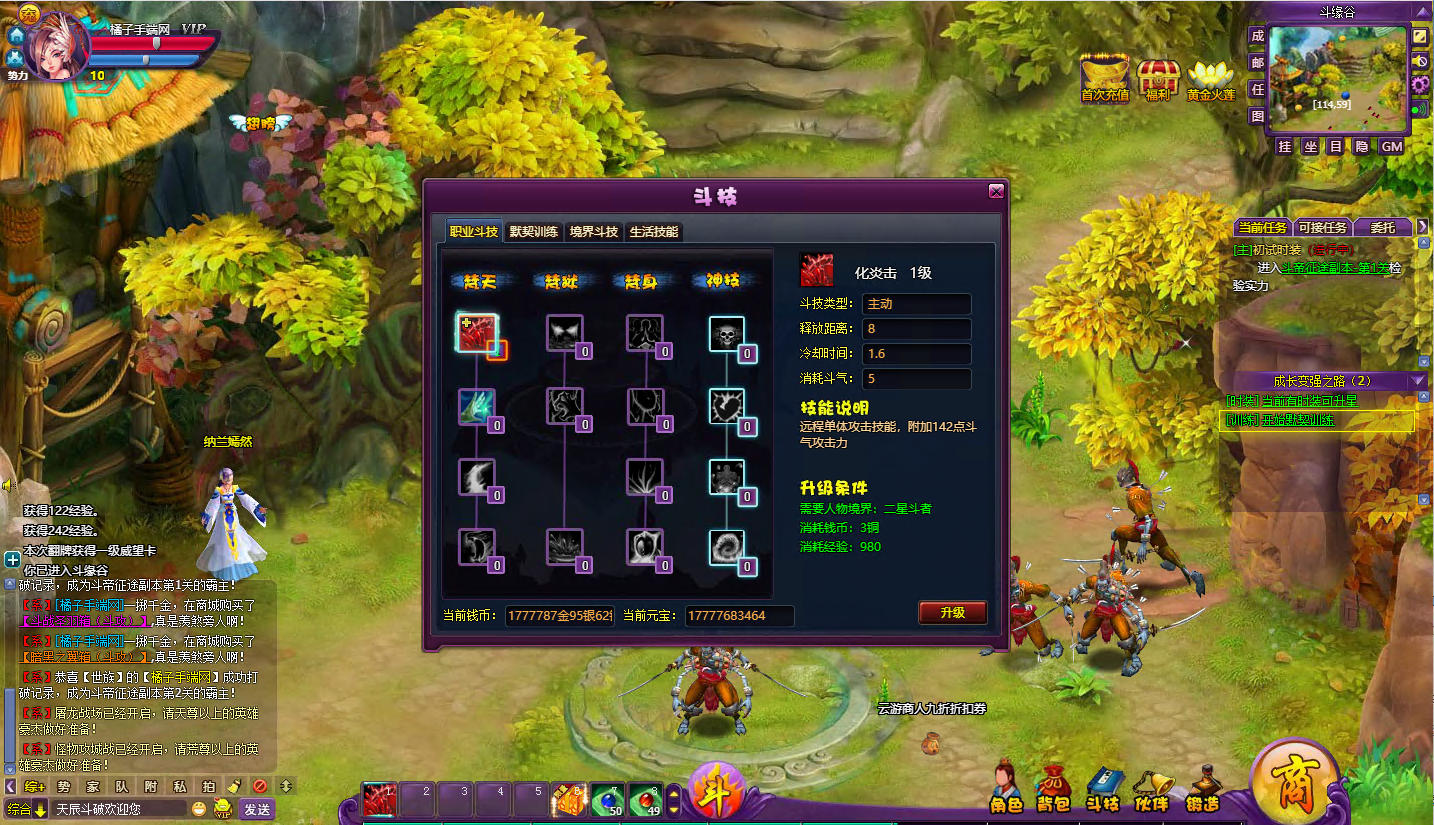Open the 背包 bag inventory
Viewport: 1434px width, 825px height.
click(1052, 787)
